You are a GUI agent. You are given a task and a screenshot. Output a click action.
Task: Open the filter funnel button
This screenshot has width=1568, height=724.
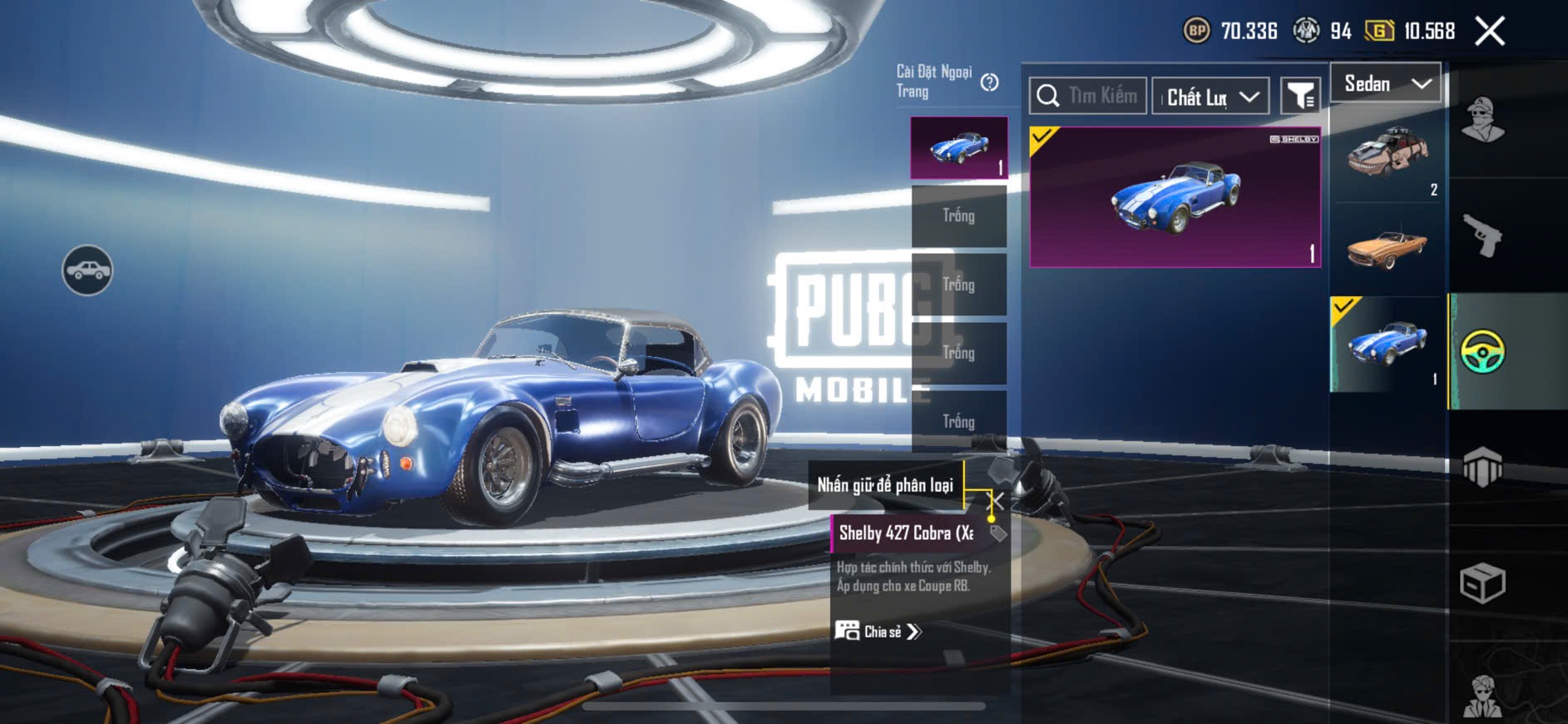pyautogui.click(x=1299, y=97)
